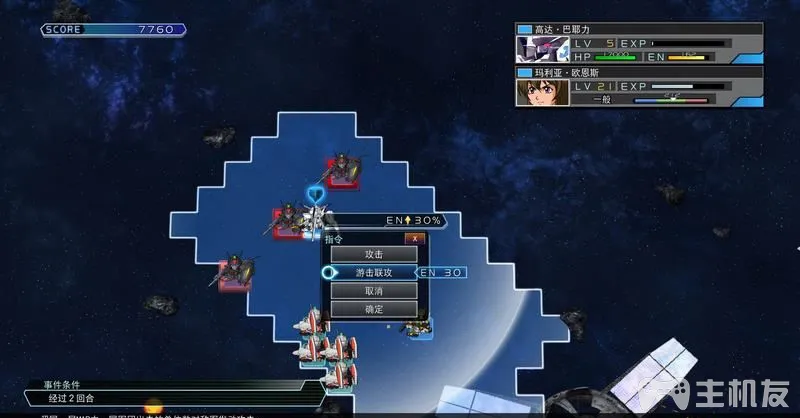Click the 取消 option
Viewport: 800px width, 418px height.
point(374,290)
